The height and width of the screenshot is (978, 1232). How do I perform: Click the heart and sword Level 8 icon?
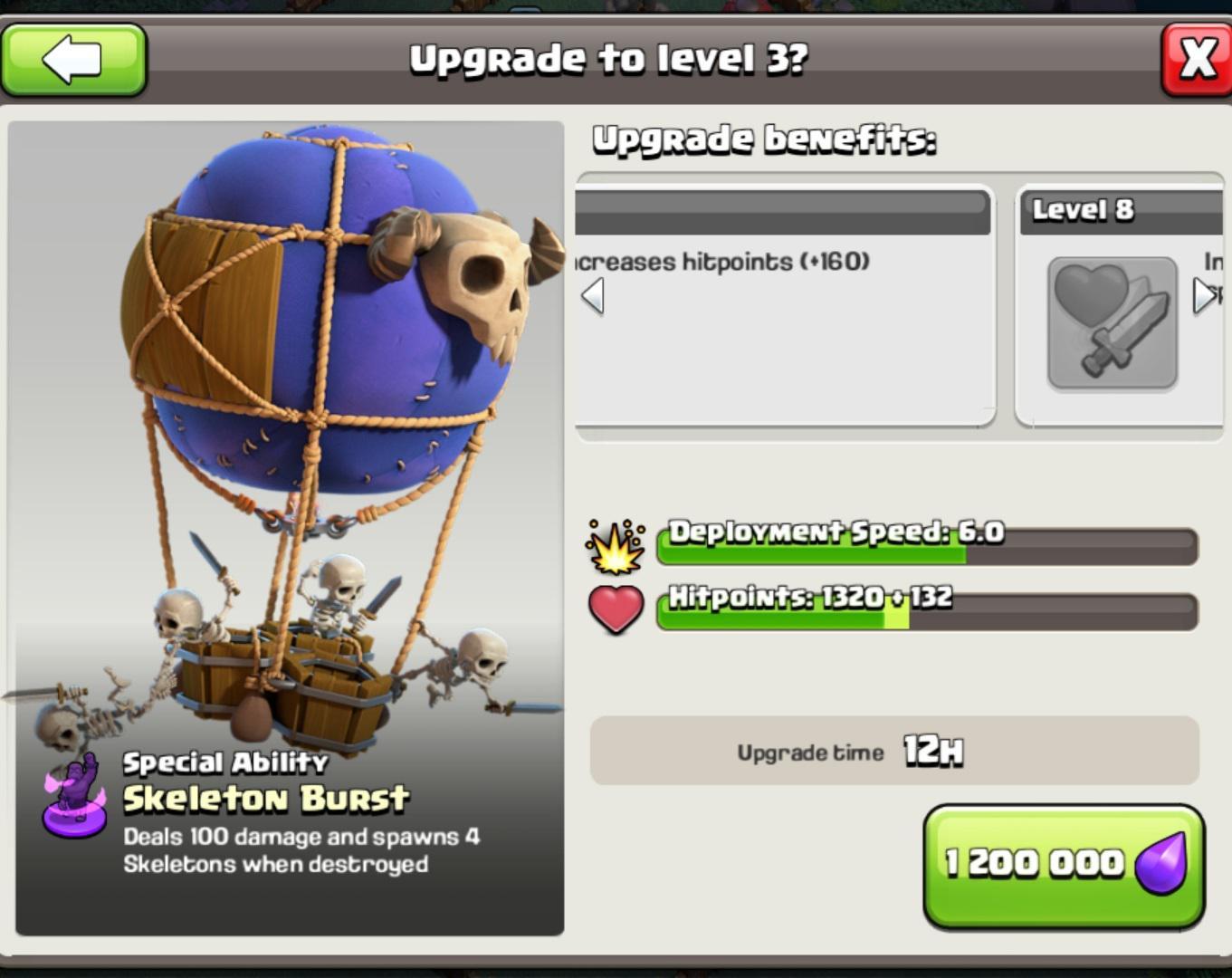(1112, 321)
